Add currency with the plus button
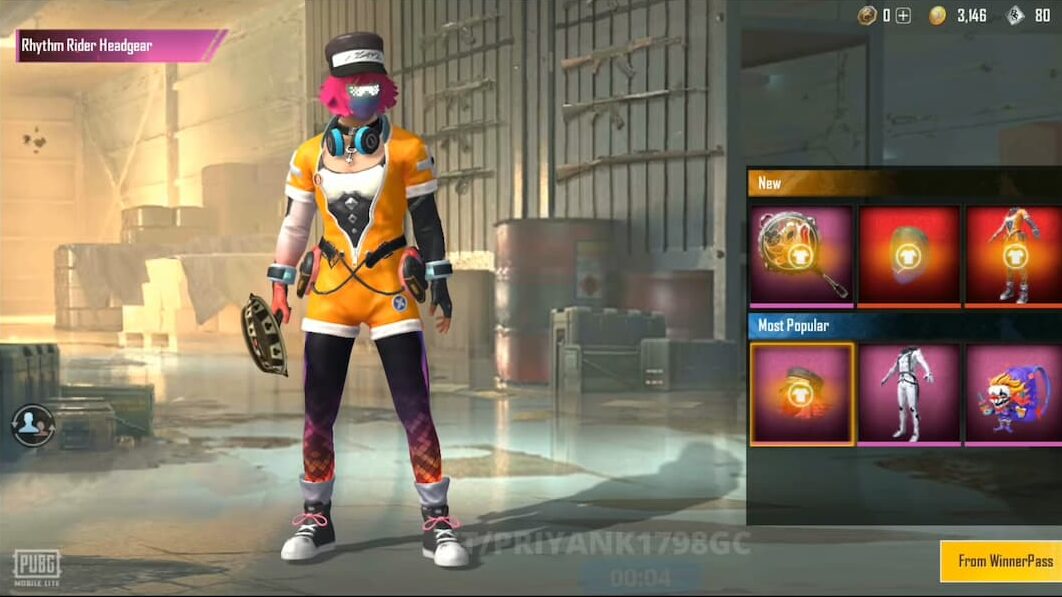Image resolution: width=1062 pixels, height=597 pixels. tap(903, 15)
